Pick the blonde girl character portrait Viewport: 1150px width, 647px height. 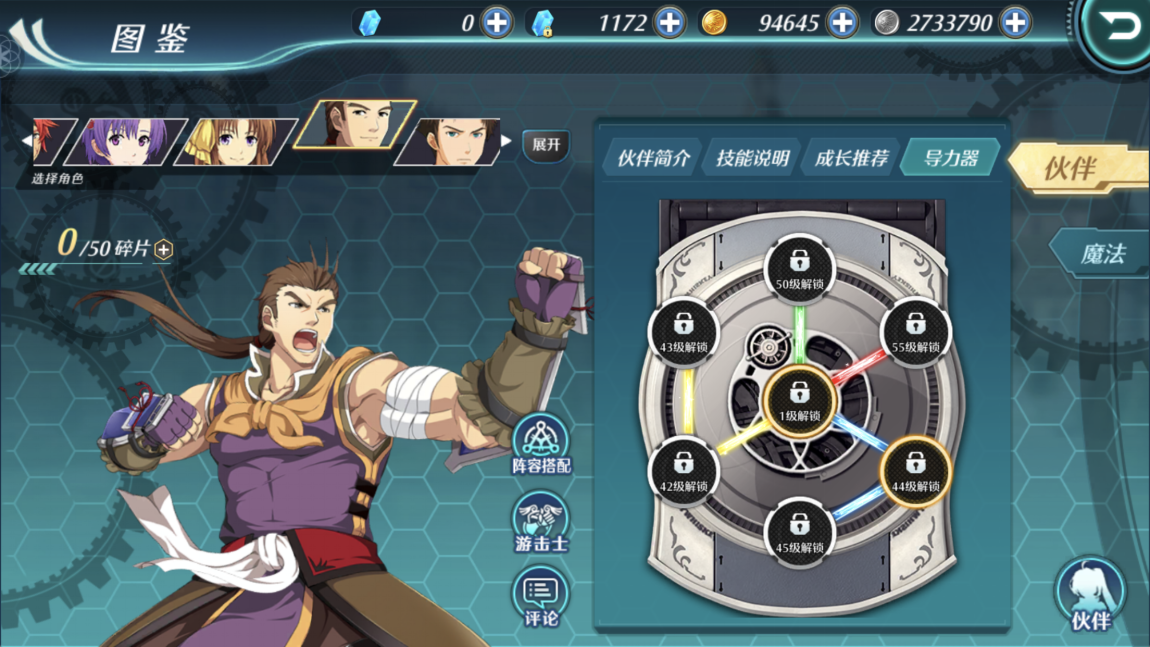[236, 141]
